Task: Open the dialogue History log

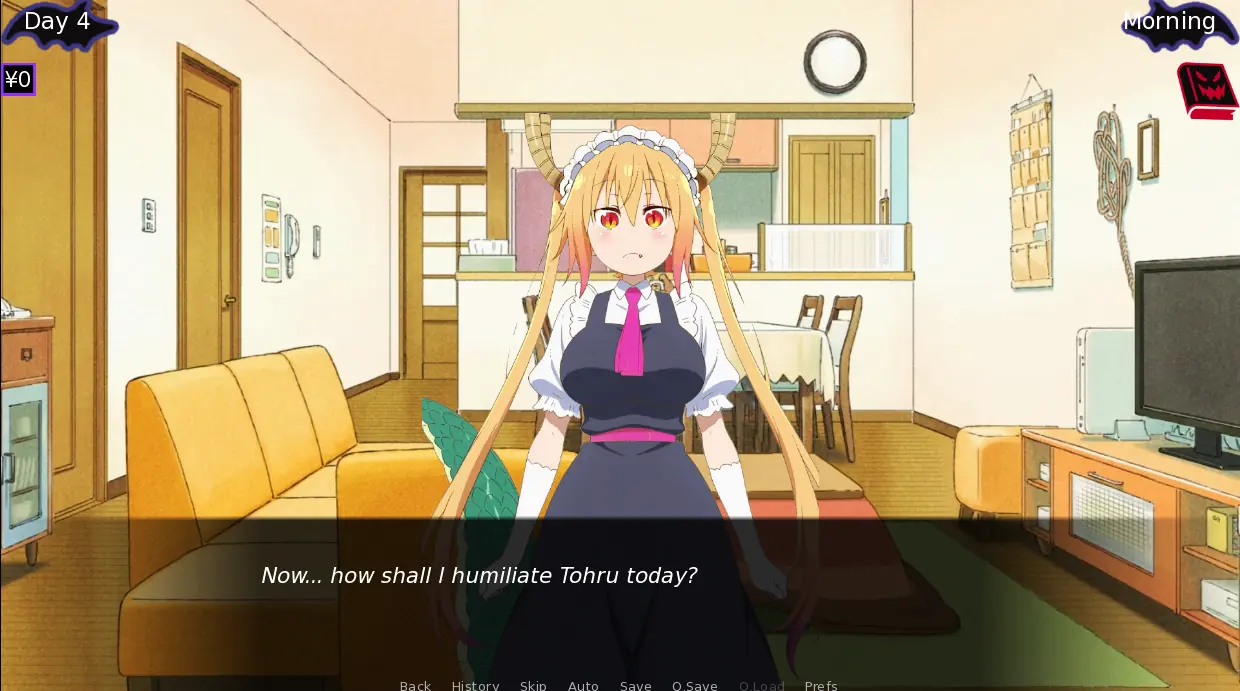Action: pos(475,685)
